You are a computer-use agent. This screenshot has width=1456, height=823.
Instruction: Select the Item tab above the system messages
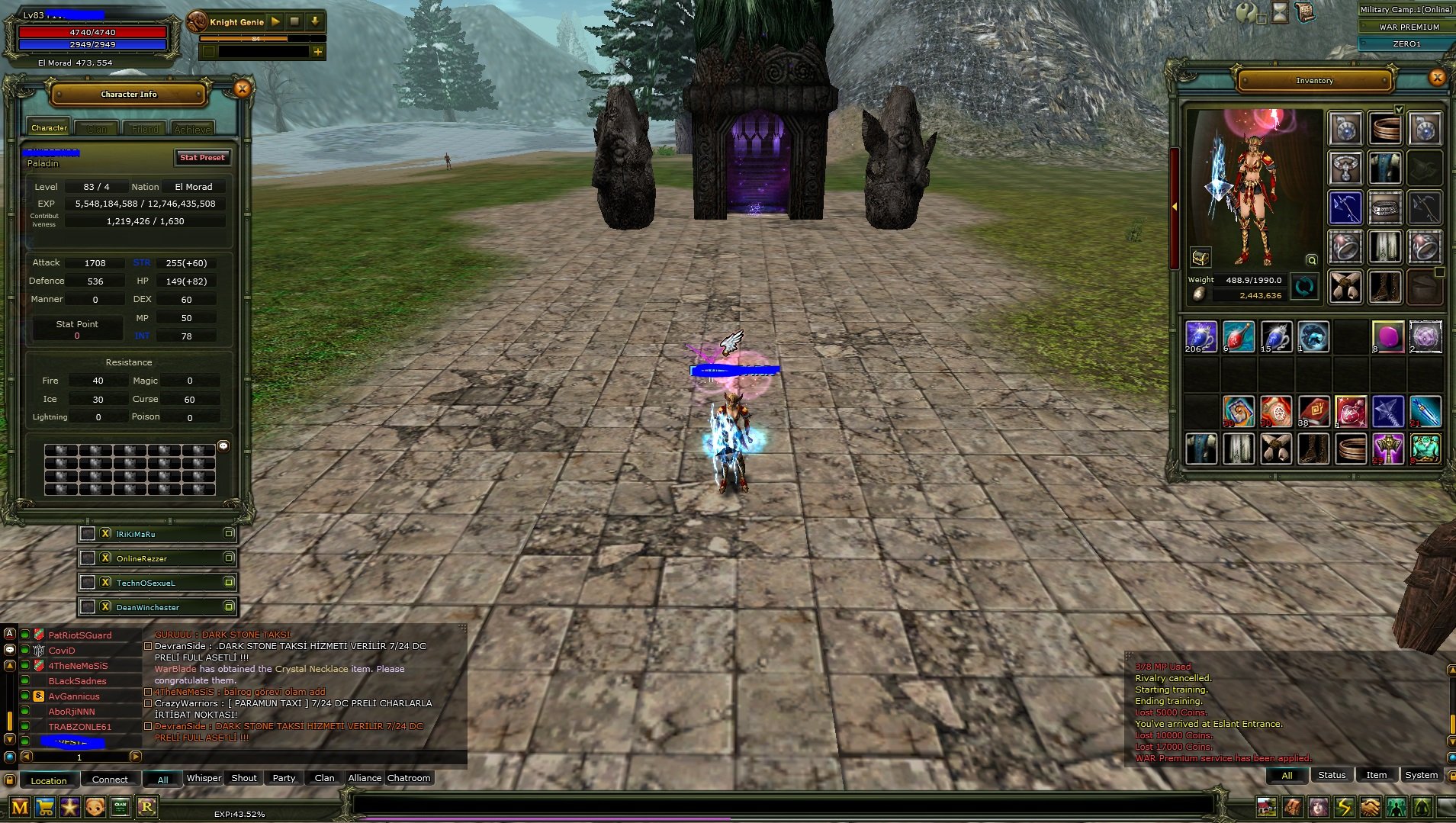click(1376, 774)
